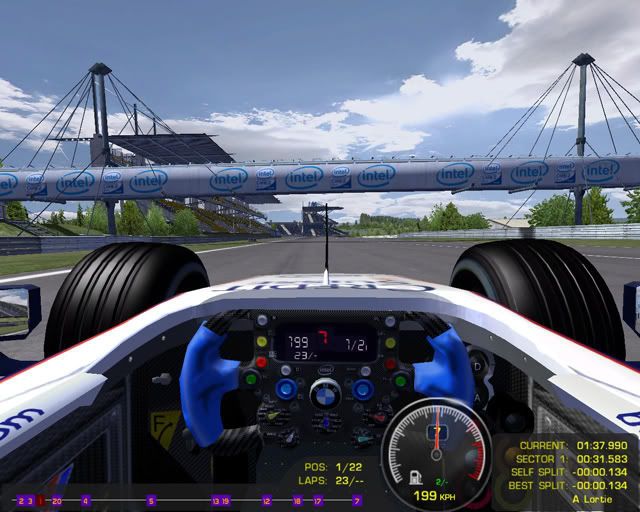Screen dimensions: 640x512
Task: Select car 12 marker on the track bar
Action: pos(267,500)
